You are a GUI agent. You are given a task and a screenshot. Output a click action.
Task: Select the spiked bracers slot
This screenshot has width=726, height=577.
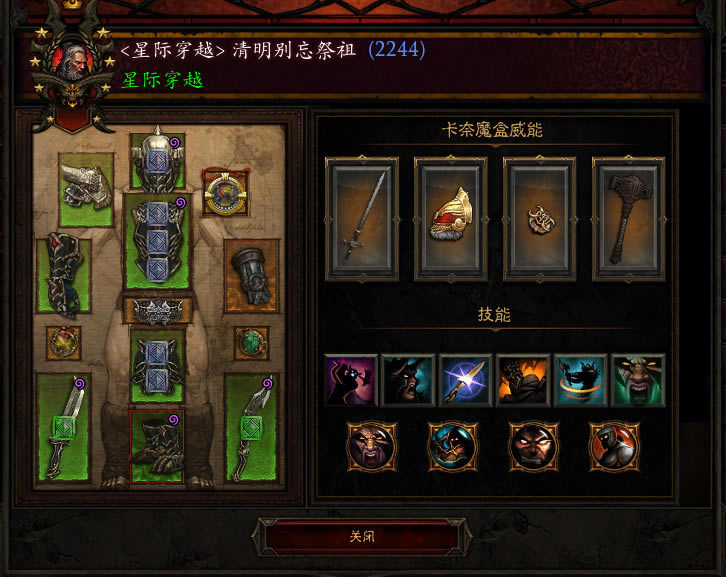[x=63, y=277]
